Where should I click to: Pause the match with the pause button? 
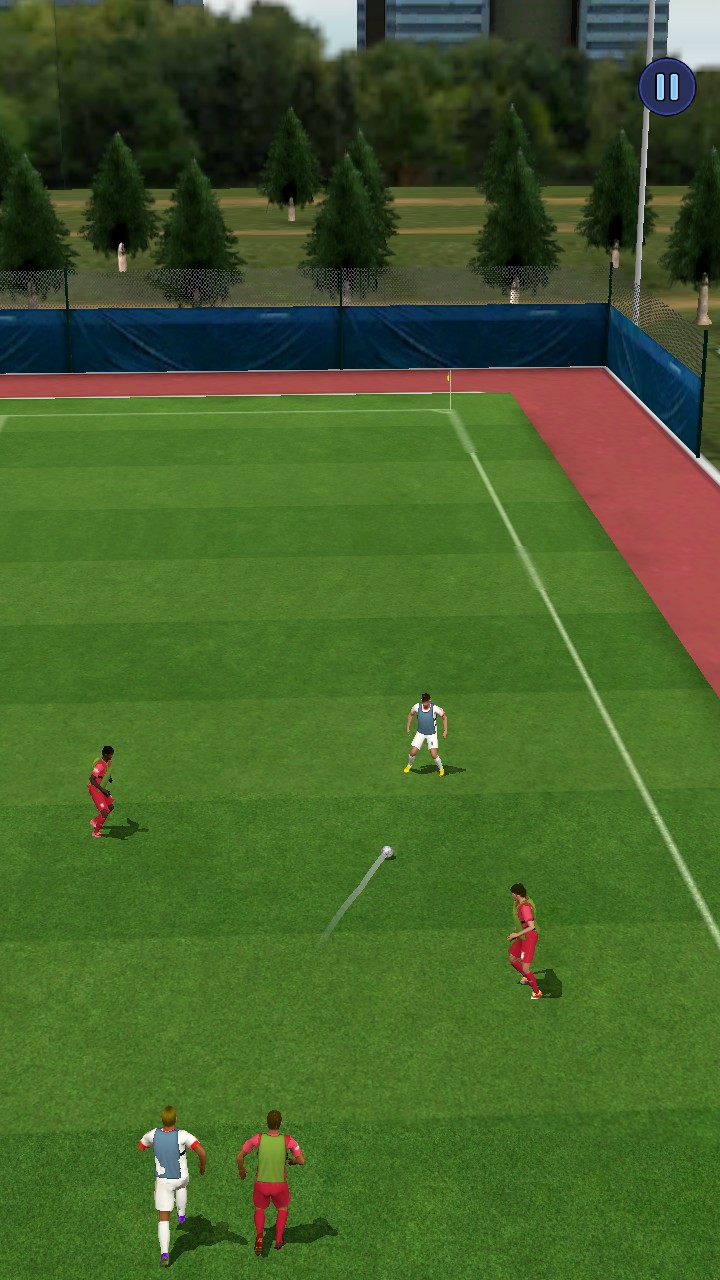click(x=667, y=87)
